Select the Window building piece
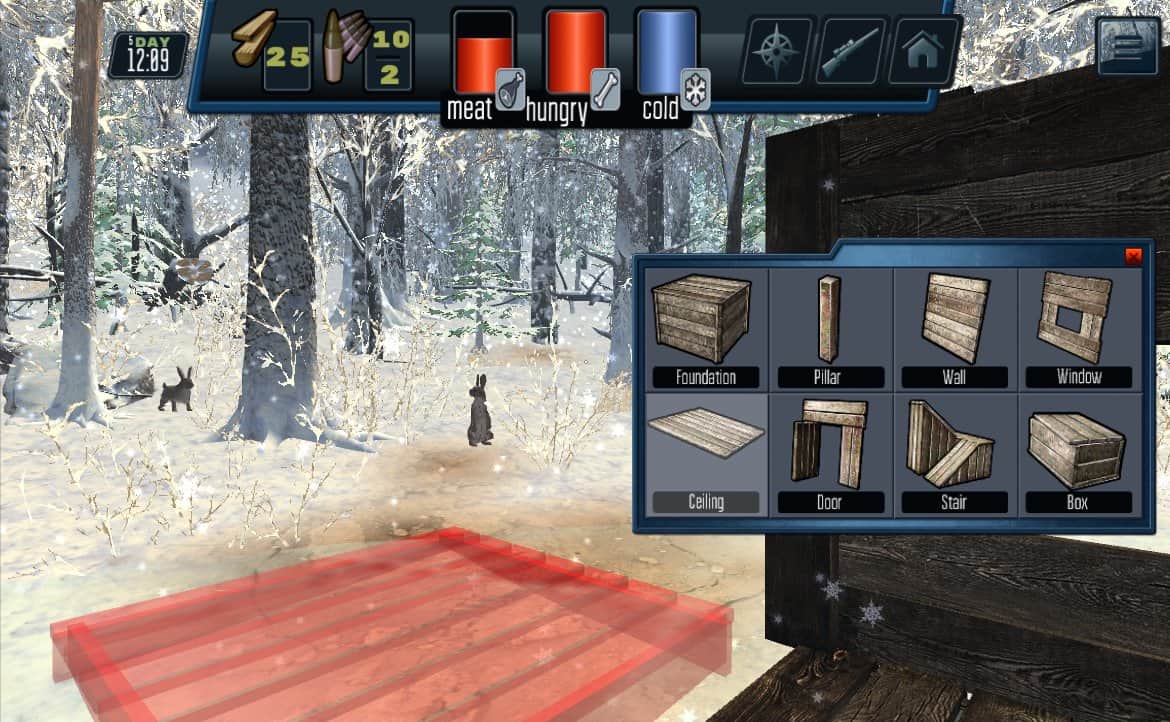This screenshot has width=1170, height=722. pos(1078,328)
